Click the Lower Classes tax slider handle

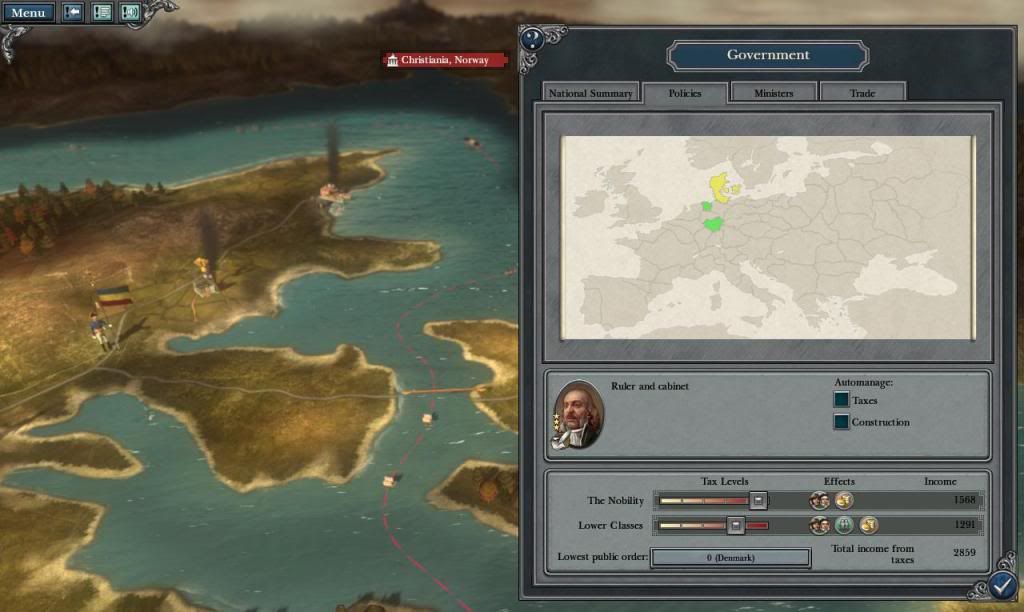(736, 525)
